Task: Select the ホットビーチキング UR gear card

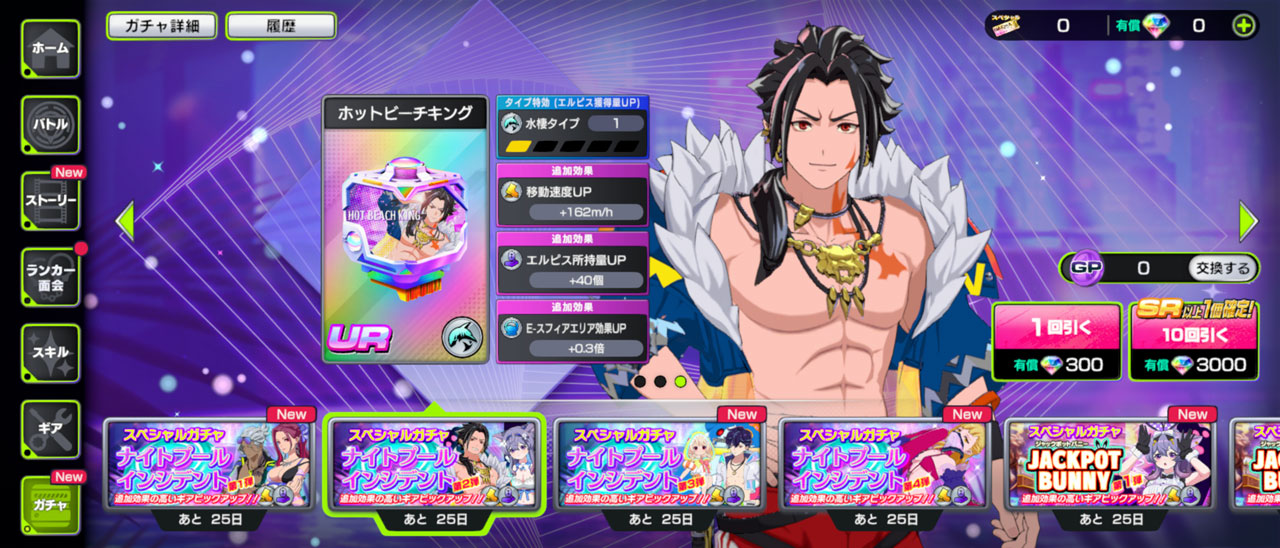Action: [x=405, y=230]
